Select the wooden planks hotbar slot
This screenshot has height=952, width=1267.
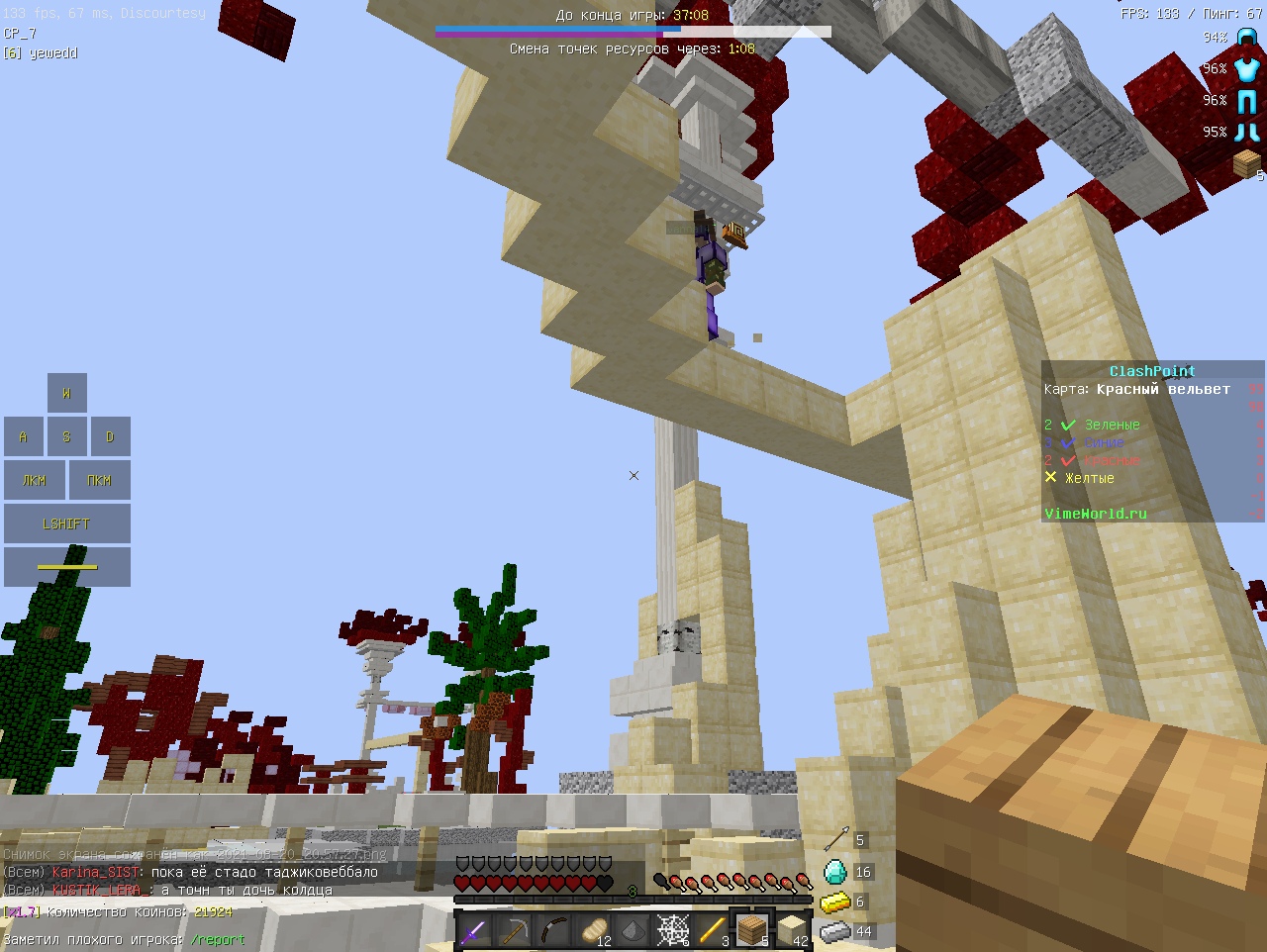click(x=752, y=931)
